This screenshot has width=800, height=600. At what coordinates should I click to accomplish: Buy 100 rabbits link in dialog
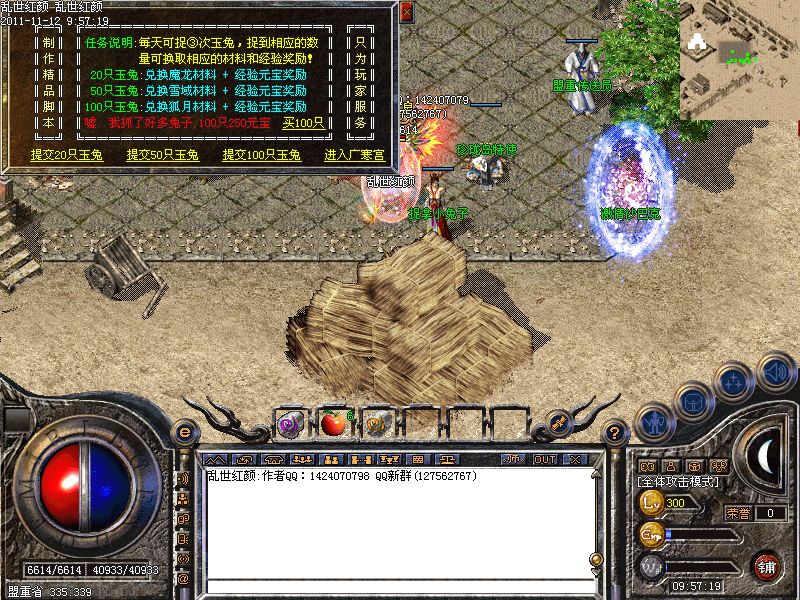[303, 123]
